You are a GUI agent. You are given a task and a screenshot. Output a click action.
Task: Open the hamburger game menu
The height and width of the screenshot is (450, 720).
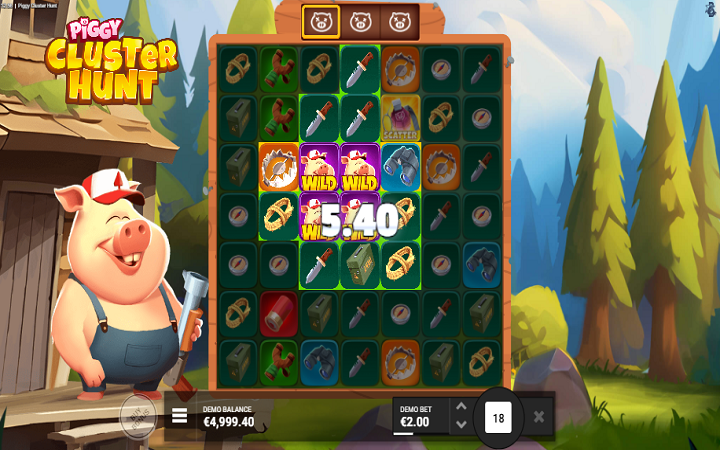pyautogui.click(x=180, y=415)
